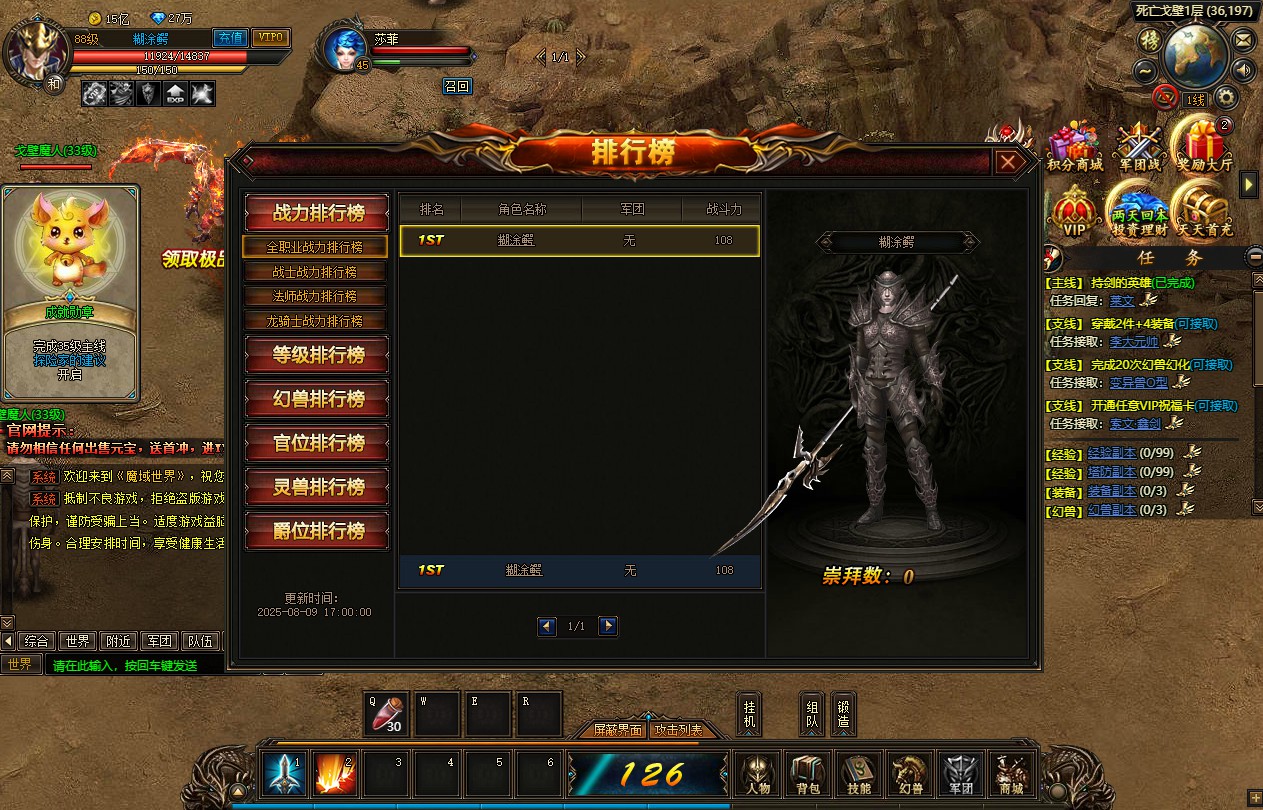
Task: Select the 官位排行榜 category
Action: coord(317,443)
